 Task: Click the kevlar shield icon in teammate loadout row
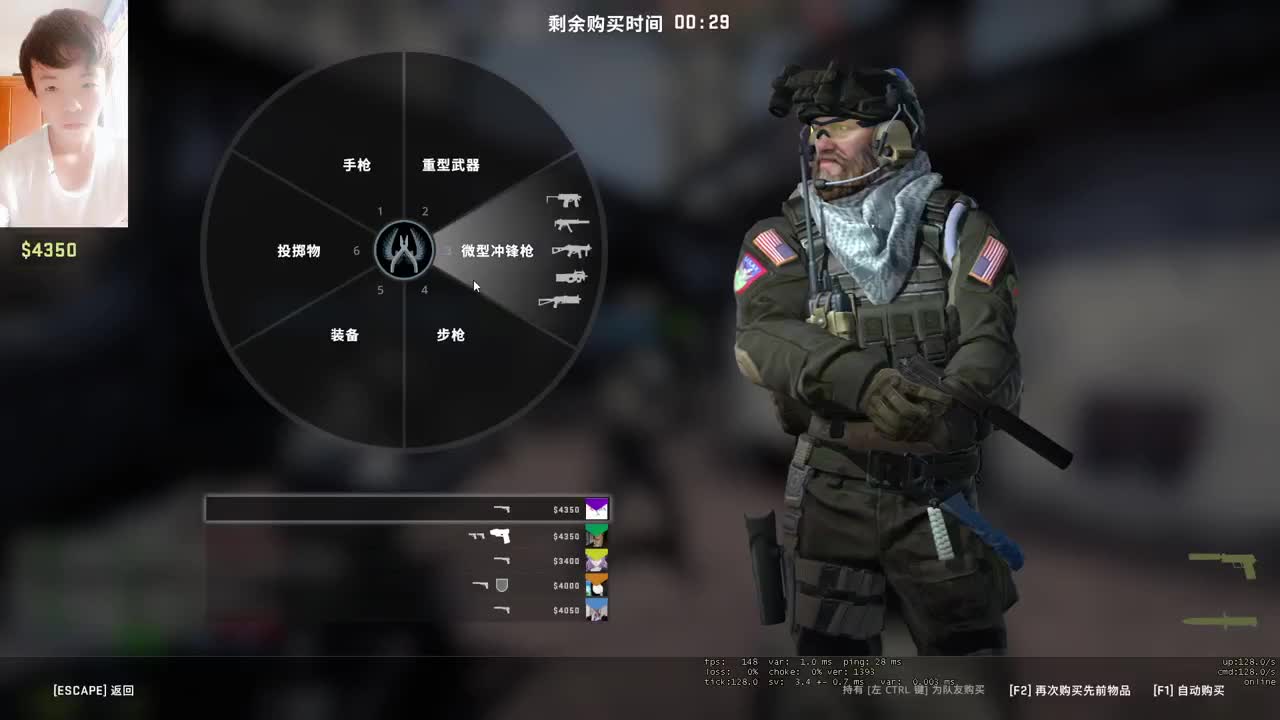[501, 585]
